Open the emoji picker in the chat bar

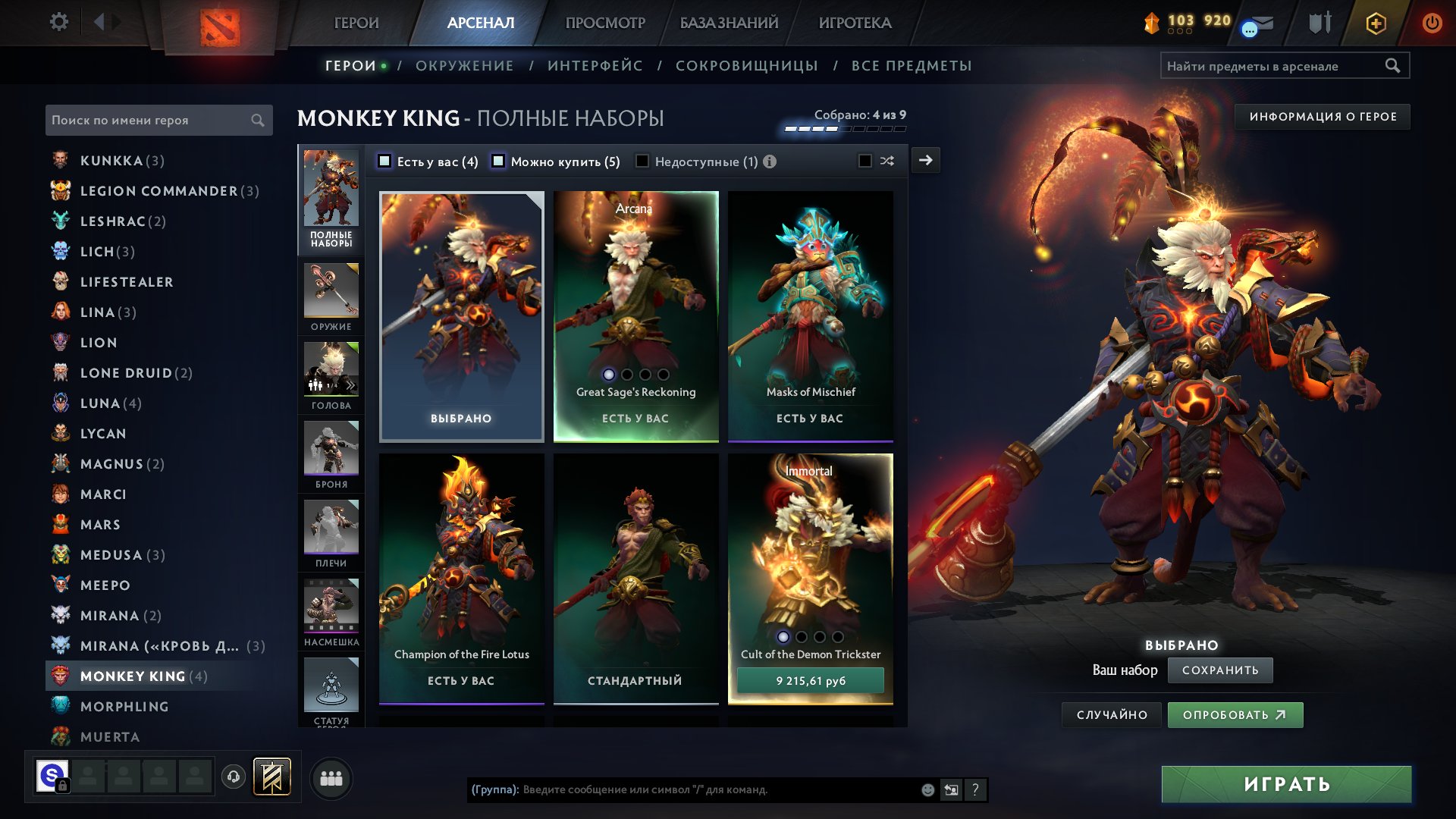927,790
